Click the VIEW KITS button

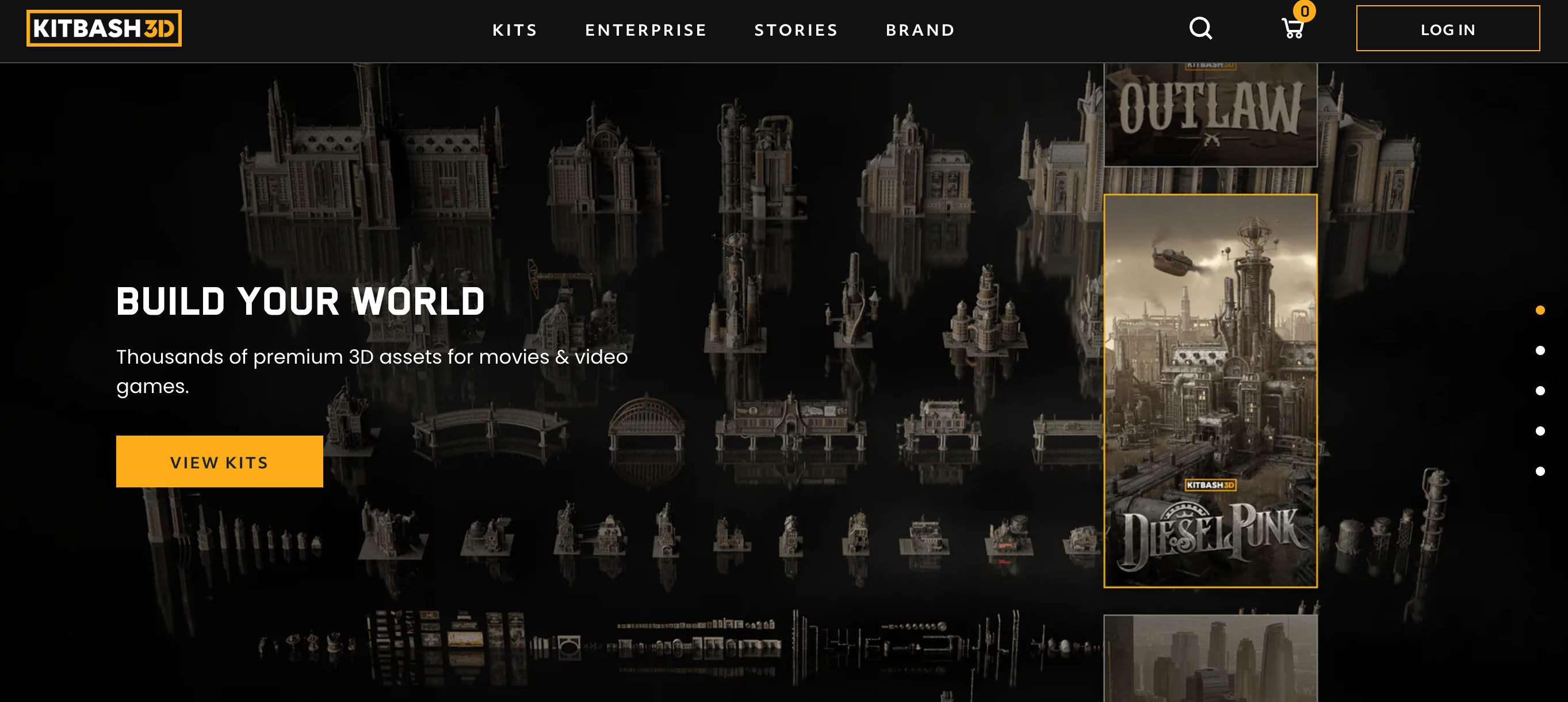point(219,461)
